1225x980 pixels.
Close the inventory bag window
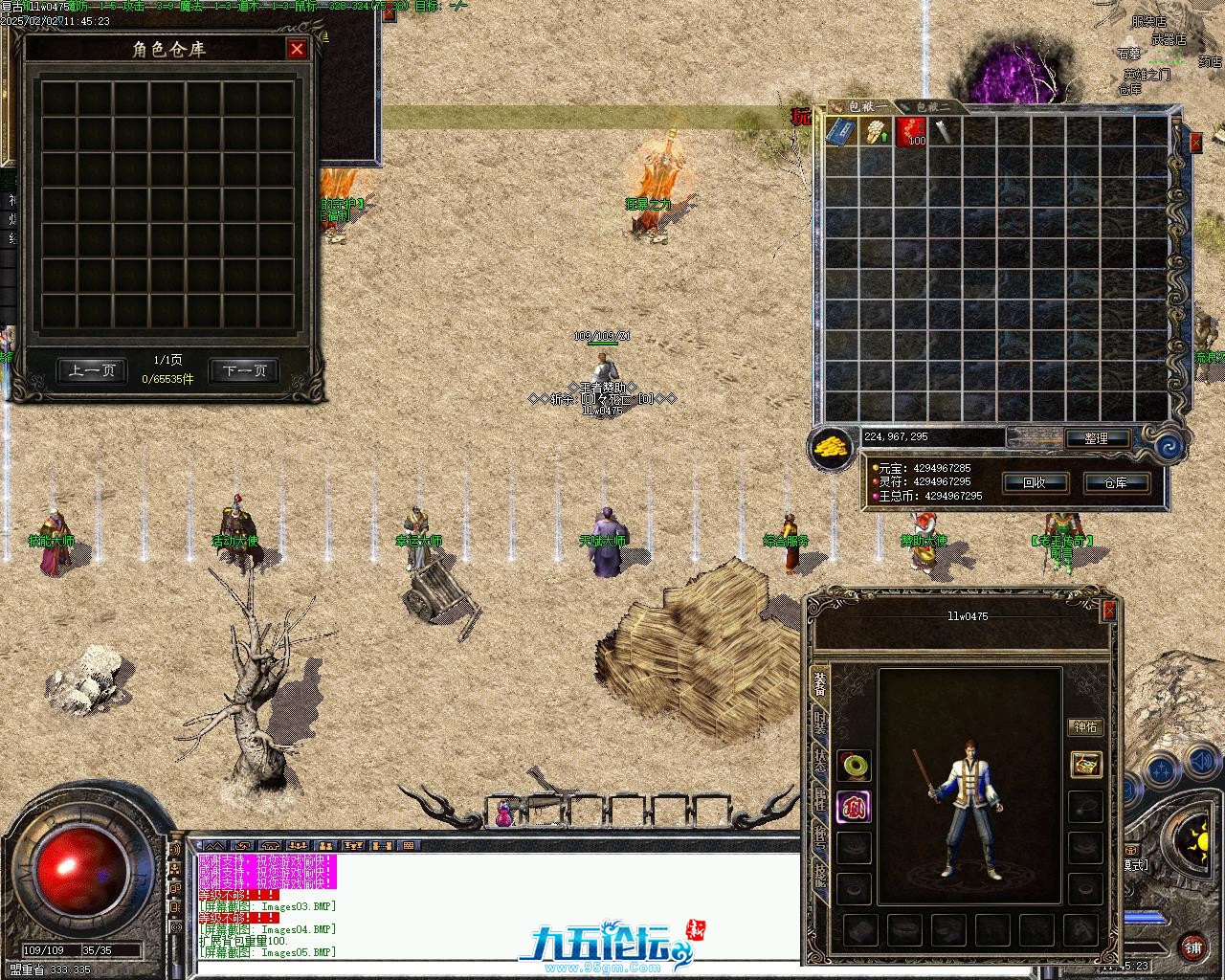(x=1195, y=143)
